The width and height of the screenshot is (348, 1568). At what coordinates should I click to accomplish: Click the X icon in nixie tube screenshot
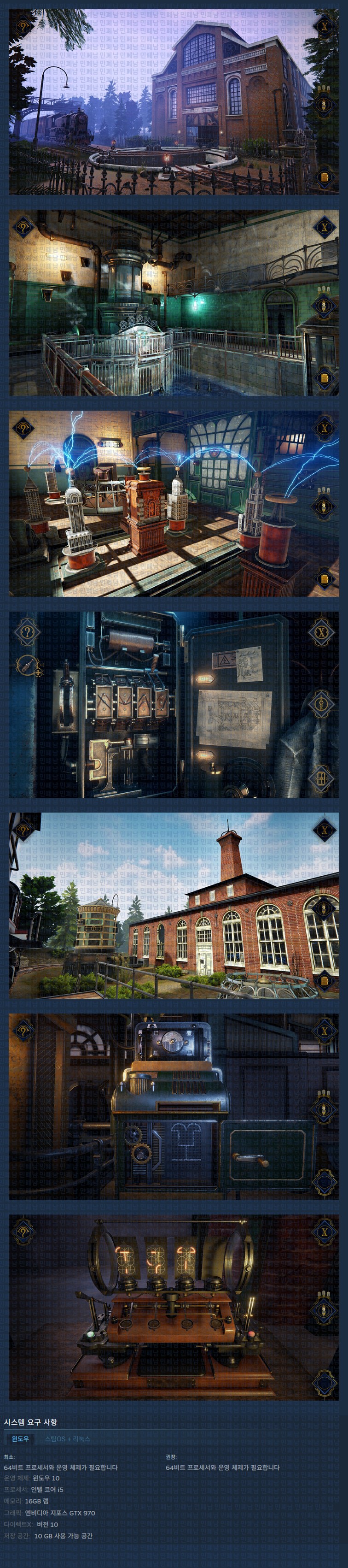pyautogui.click(x=324, y=1232)
